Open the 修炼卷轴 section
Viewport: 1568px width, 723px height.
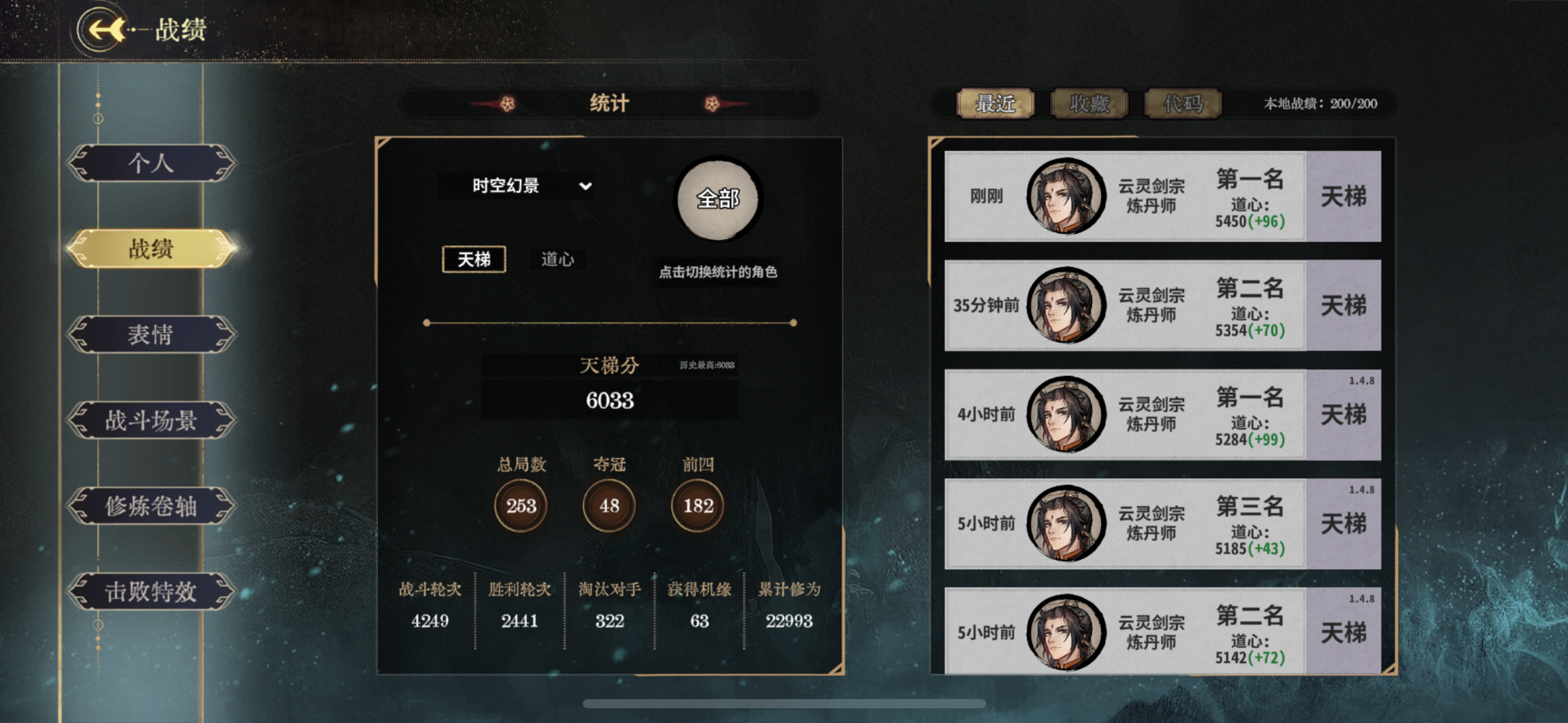152,507
